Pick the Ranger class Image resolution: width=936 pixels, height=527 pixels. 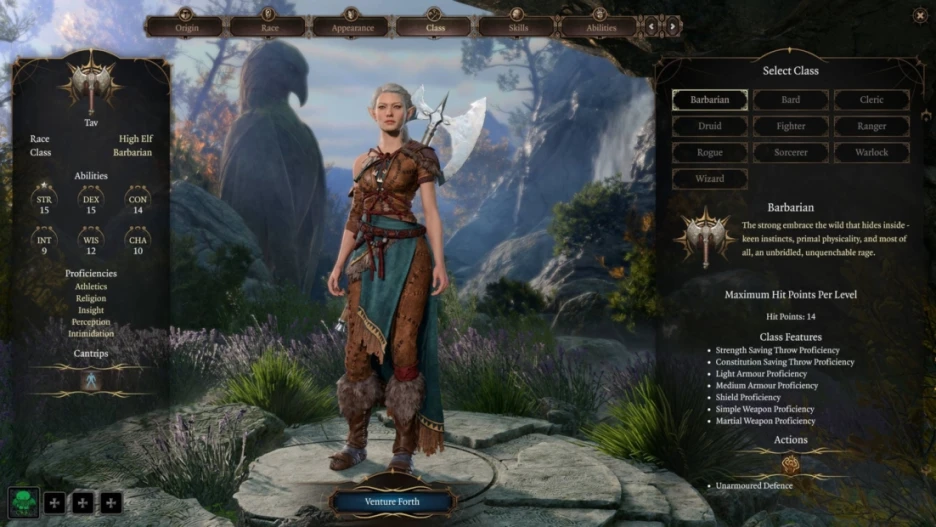[x=871, y=127]
